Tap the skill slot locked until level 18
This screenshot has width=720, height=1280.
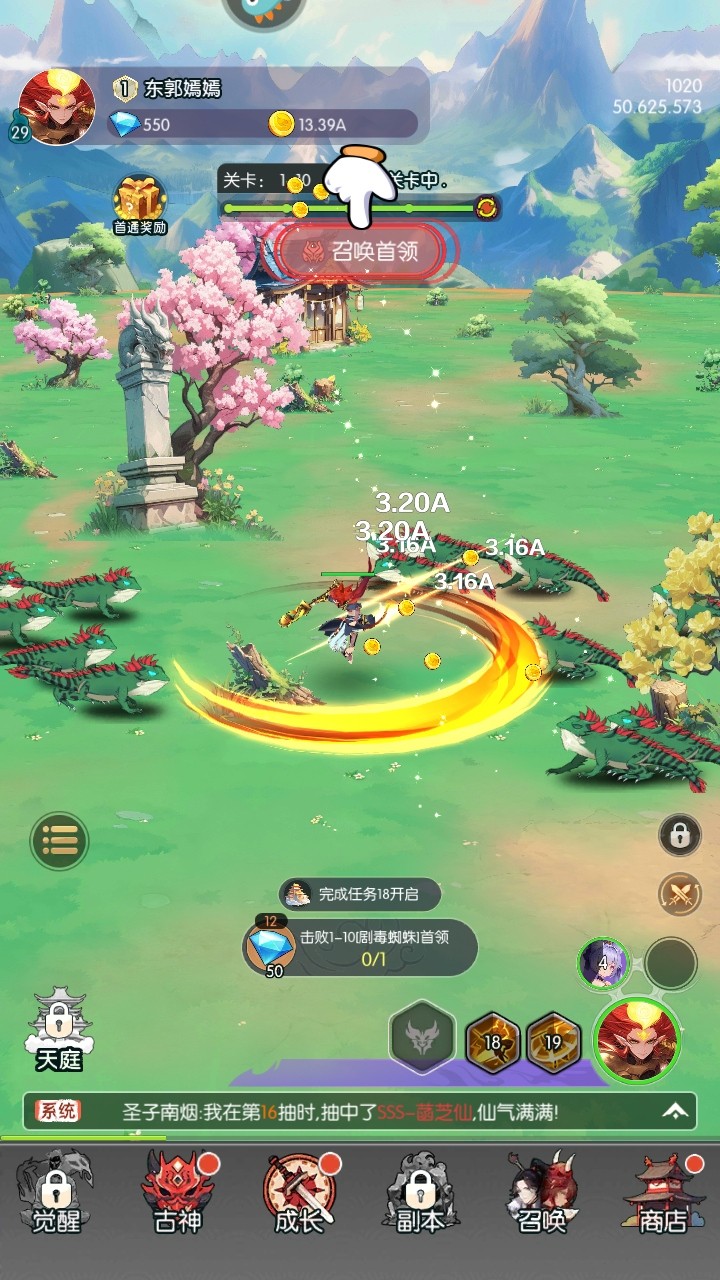(493, 1043)
